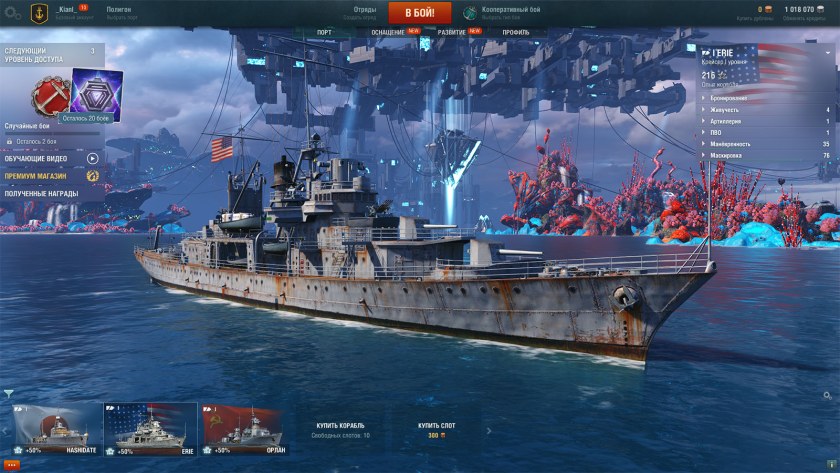Open the player account emblem menu
Image resolution: width=840 pixels, height=473 pixels.
[x=40, y=13]
